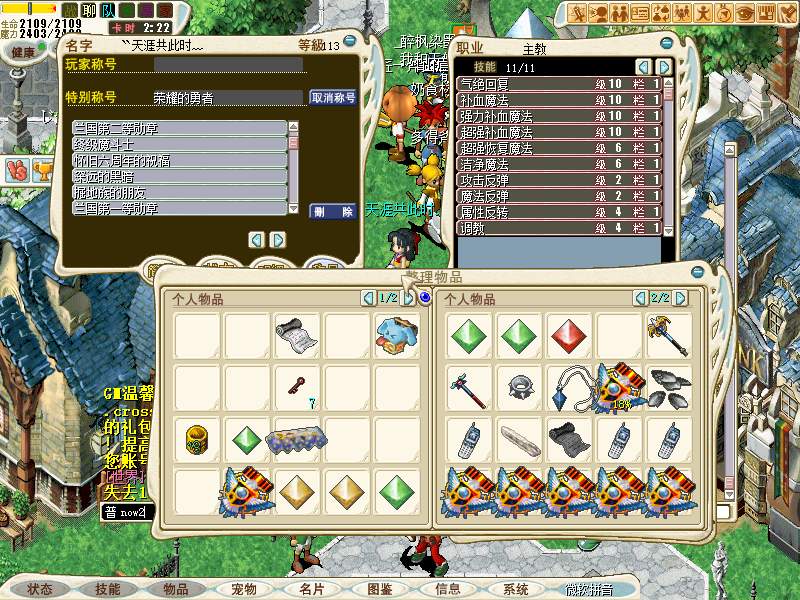Open the 信息 information menu
The width and height of the screenshot is (800, 600).
448,589
